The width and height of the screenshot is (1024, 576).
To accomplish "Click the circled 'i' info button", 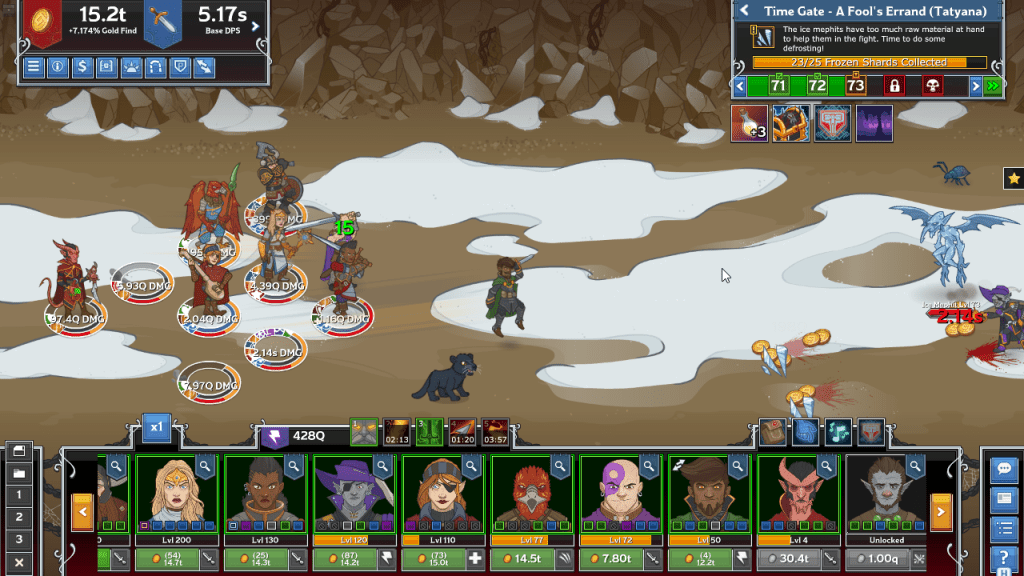I will pos(58,67).
